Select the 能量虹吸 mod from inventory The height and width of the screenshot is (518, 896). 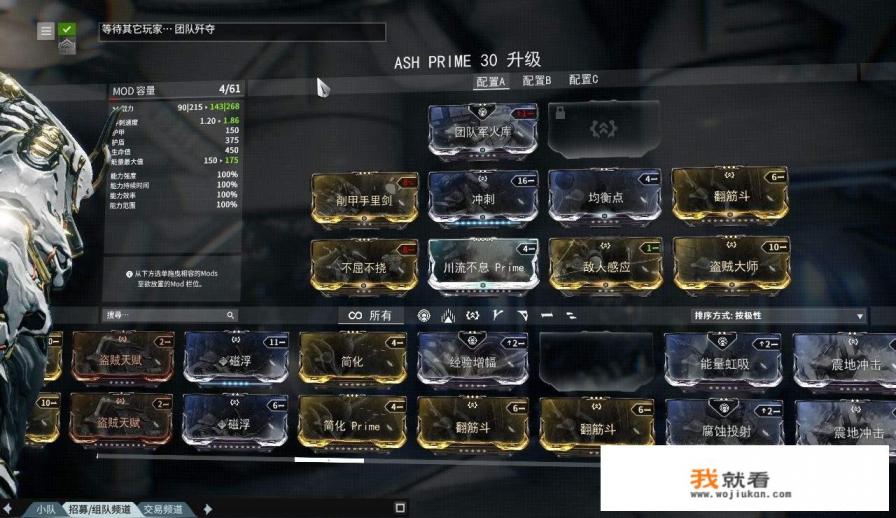click(724, 362)
